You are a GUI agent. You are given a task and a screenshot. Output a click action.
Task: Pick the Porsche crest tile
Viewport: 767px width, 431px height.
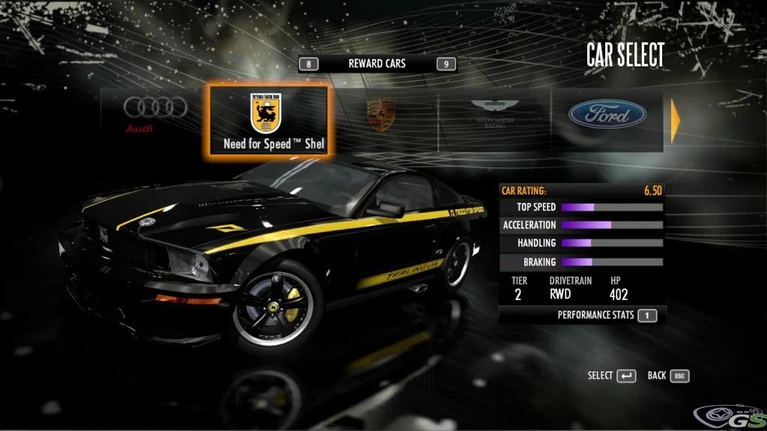click(x=379, y=118)
